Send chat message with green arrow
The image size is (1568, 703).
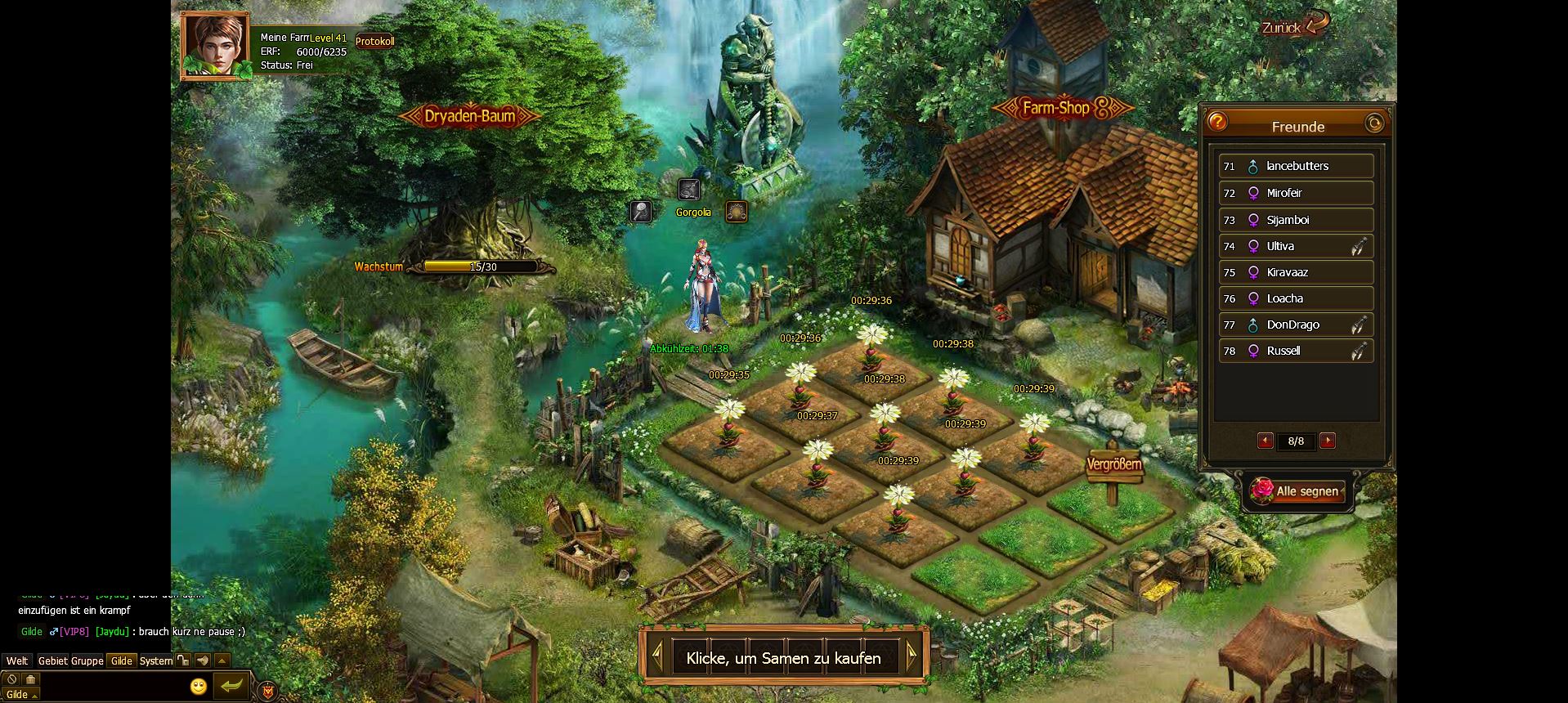click(231, 686)
